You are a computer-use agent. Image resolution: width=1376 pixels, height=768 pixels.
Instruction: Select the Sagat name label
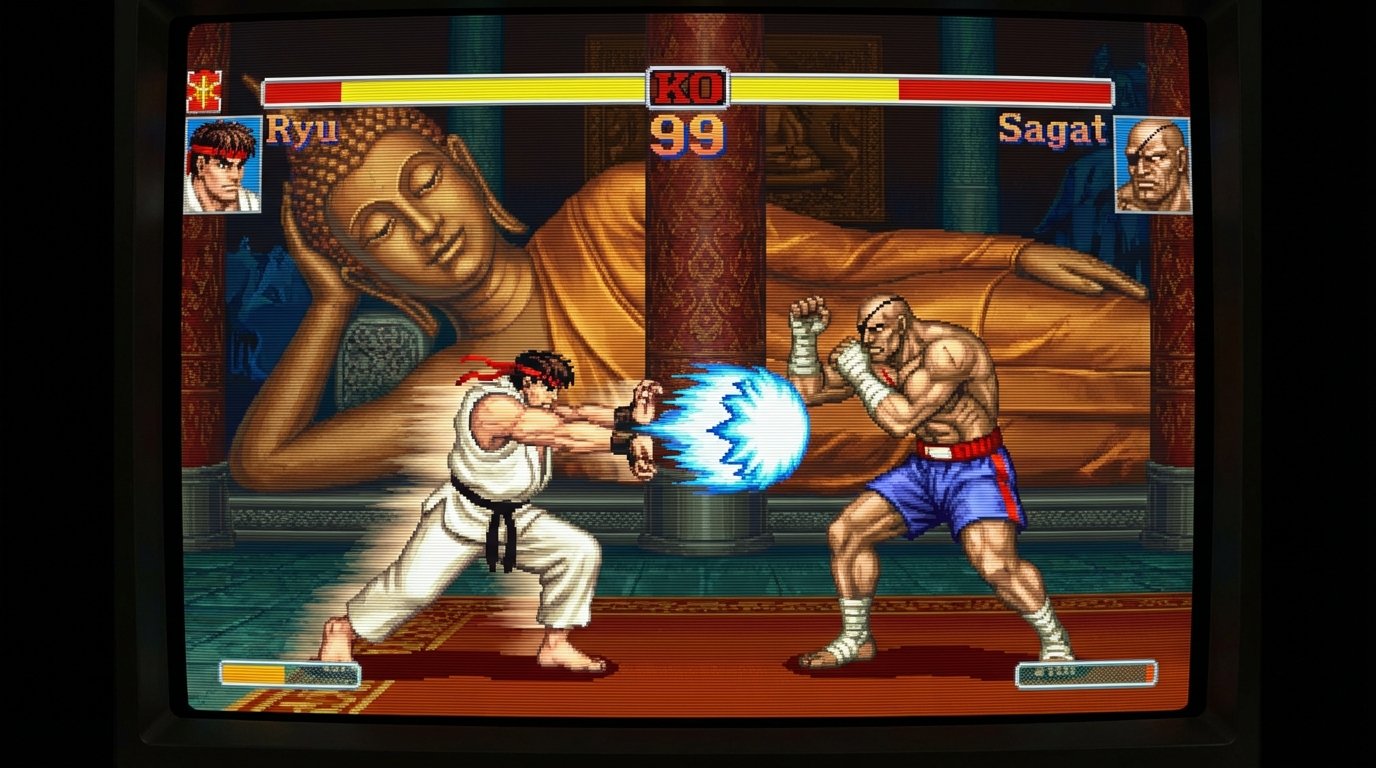tap(1051, 130)
